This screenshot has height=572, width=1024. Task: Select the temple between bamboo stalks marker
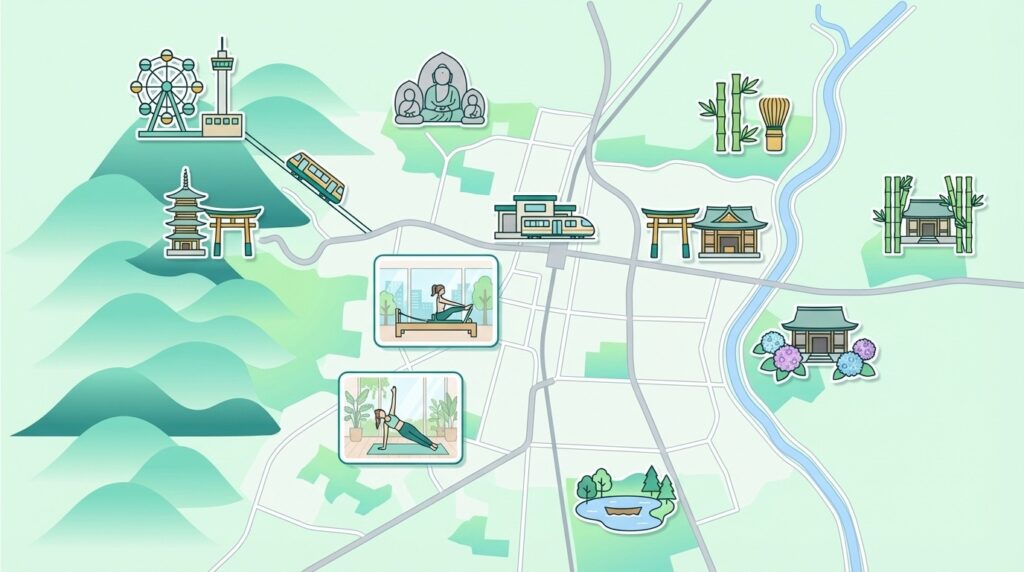(928, 213)
